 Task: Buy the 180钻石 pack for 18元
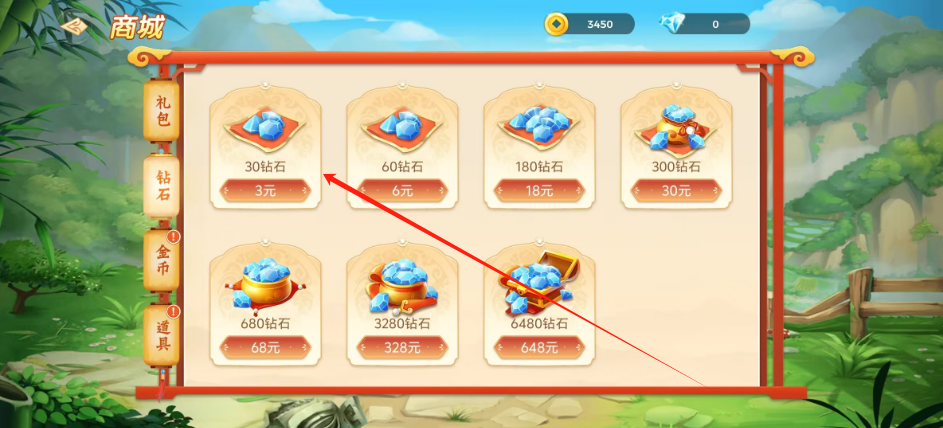click(x=539, y=191)
